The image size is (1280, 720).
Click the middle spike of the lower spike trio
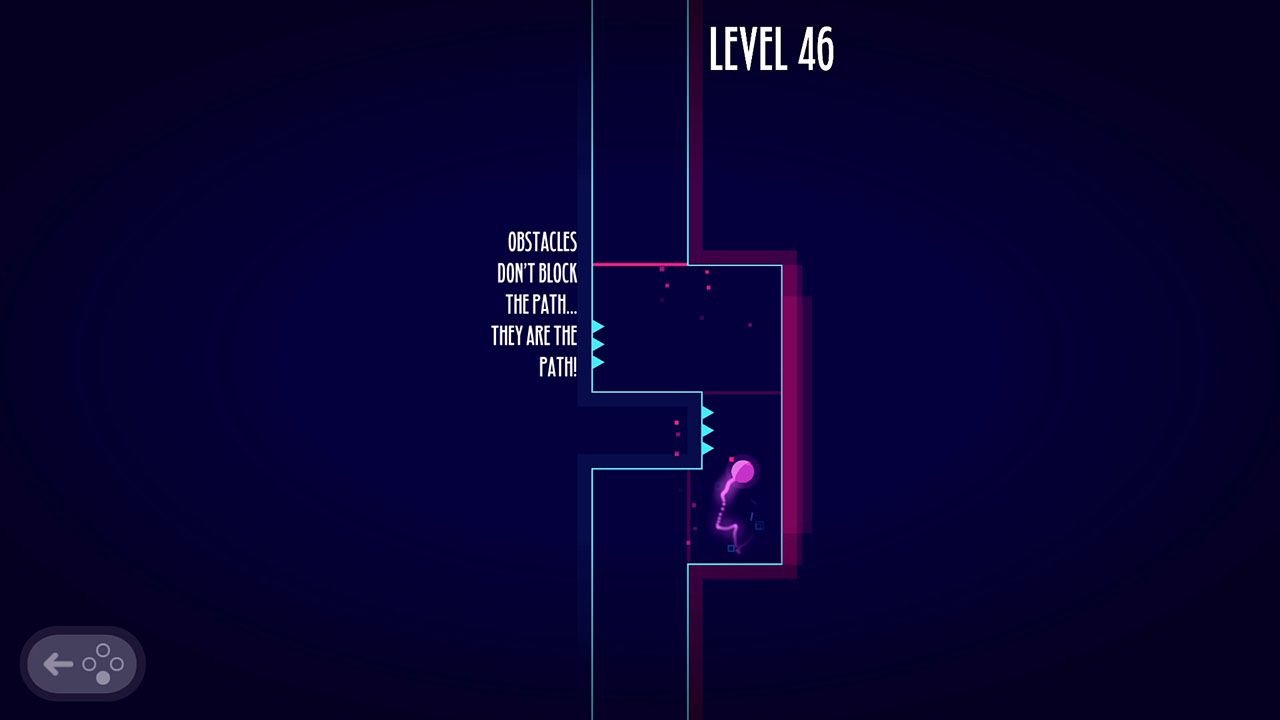tap(708, 431)
